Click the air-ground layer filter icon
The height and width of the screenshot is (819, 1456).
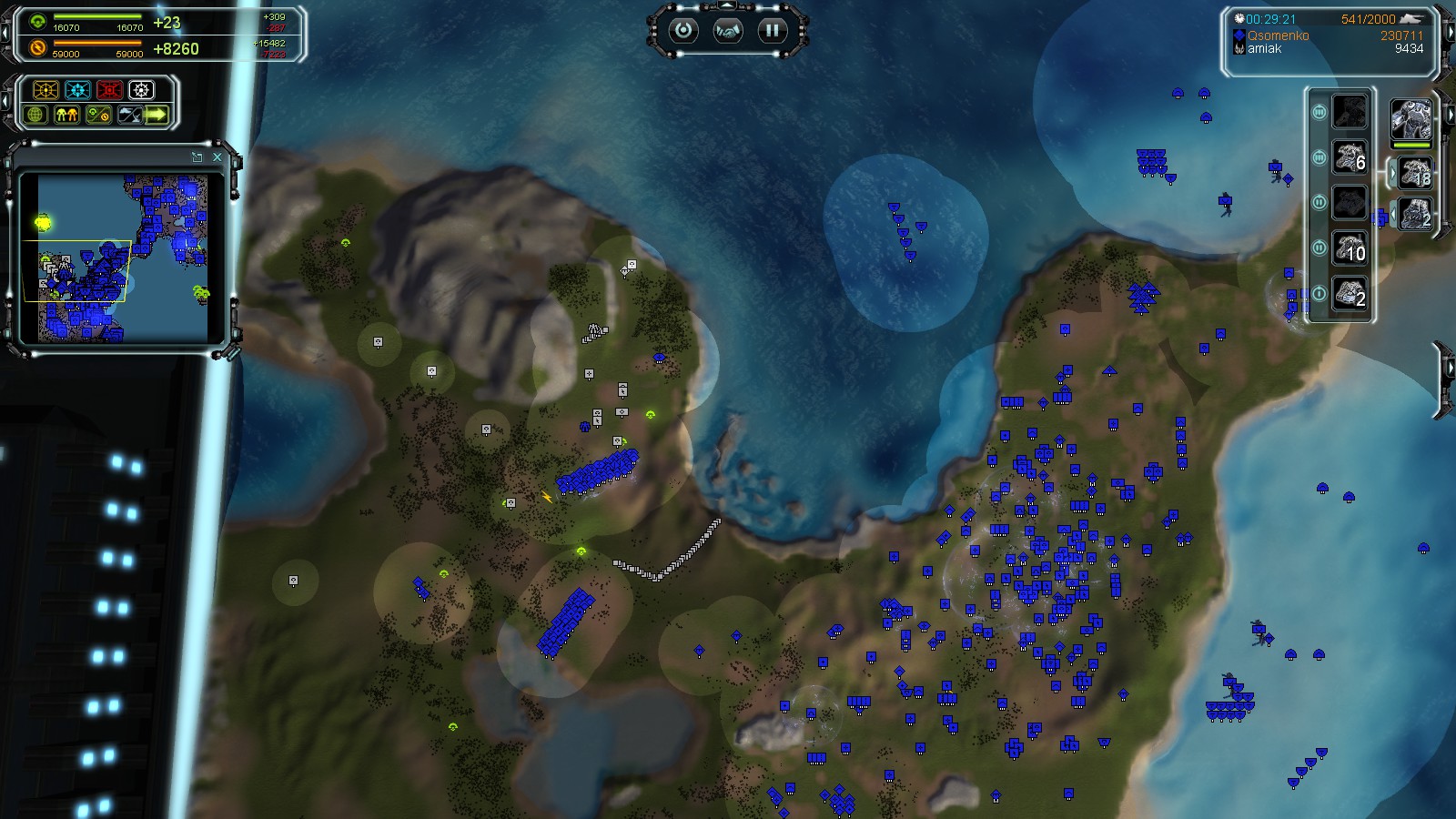pyautogui.click(x=130, y=116)
